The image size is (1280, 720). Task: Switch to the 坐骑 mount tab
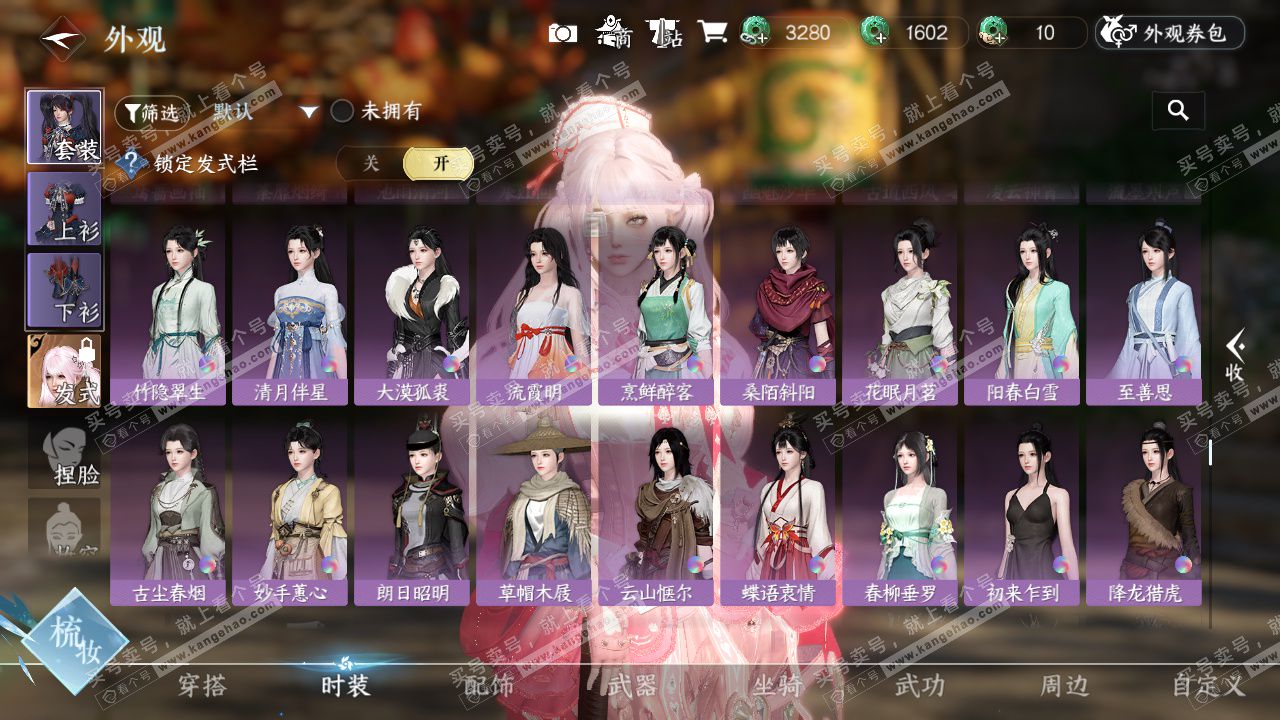click(778, 686)
